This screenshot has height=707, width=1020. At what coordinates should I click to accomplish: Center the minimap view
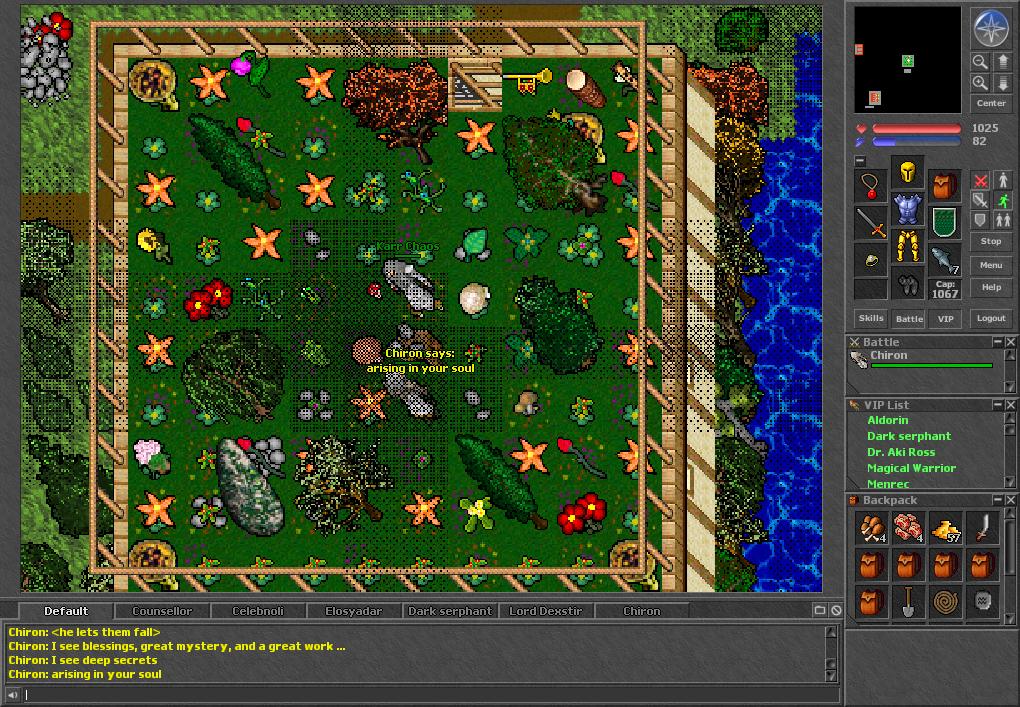pyautogui.click(x=990, y=104)
